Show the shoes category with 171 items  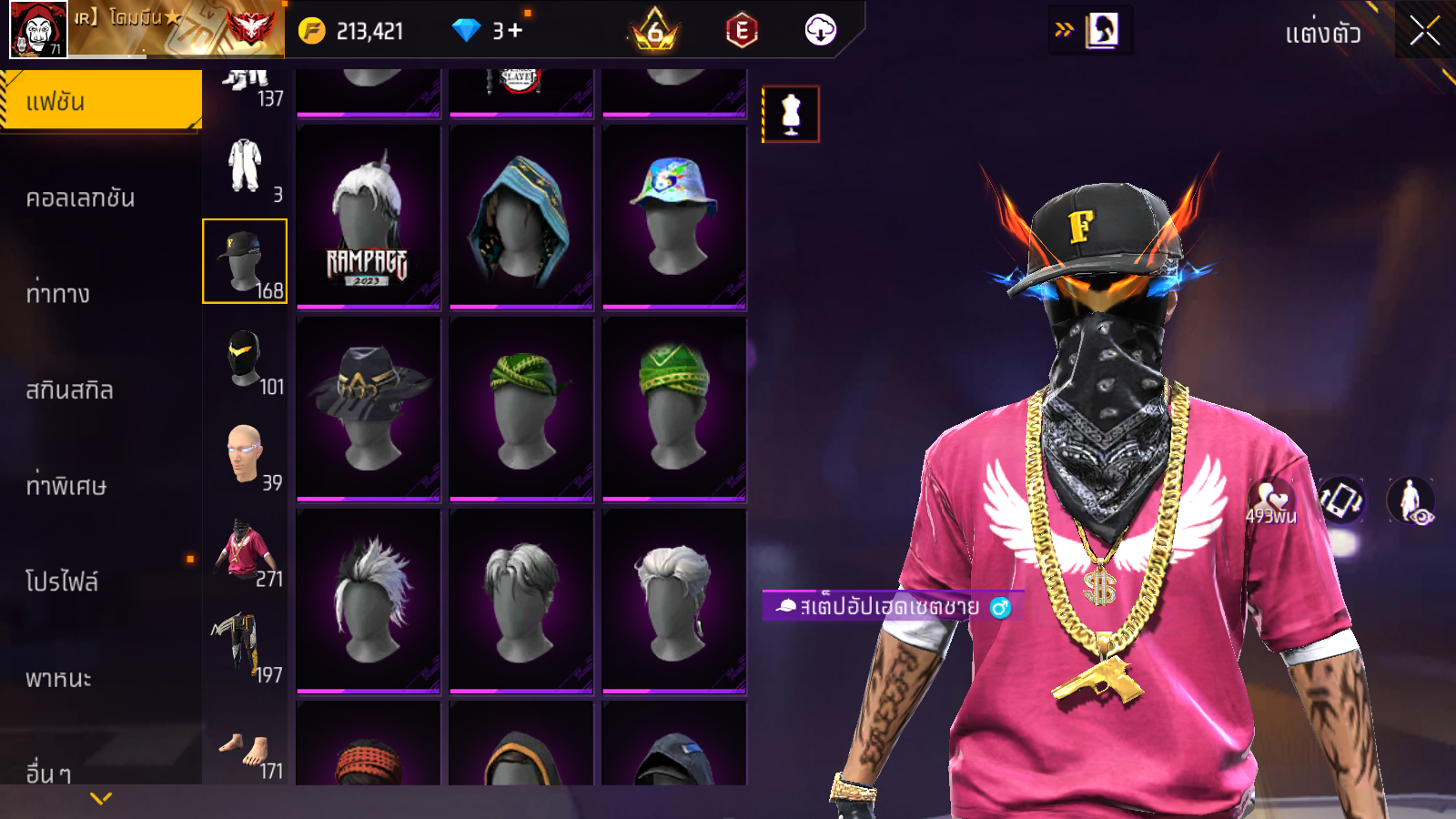coord(245,753)
